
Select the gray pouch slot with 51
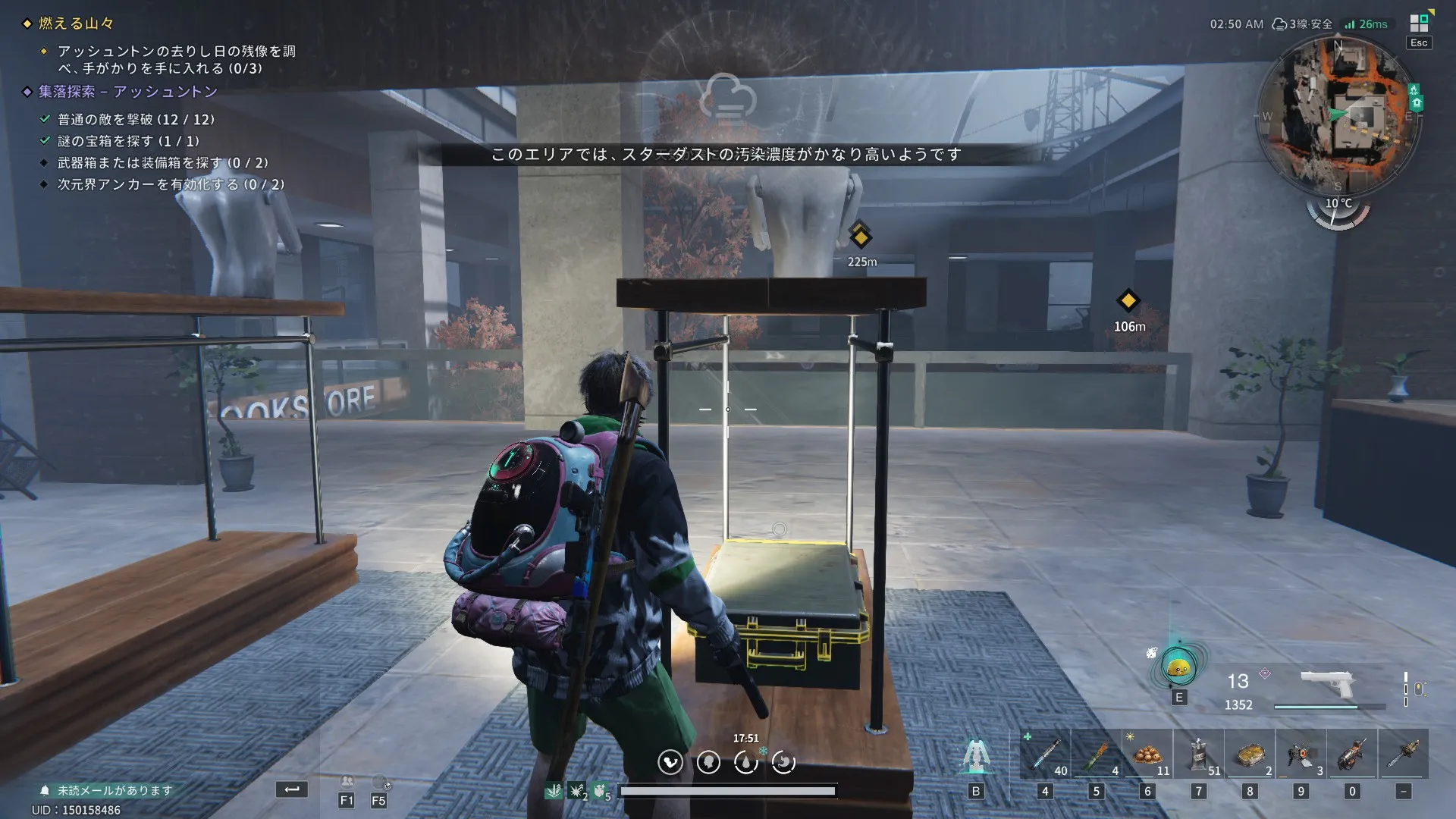tap(1199, 755)
